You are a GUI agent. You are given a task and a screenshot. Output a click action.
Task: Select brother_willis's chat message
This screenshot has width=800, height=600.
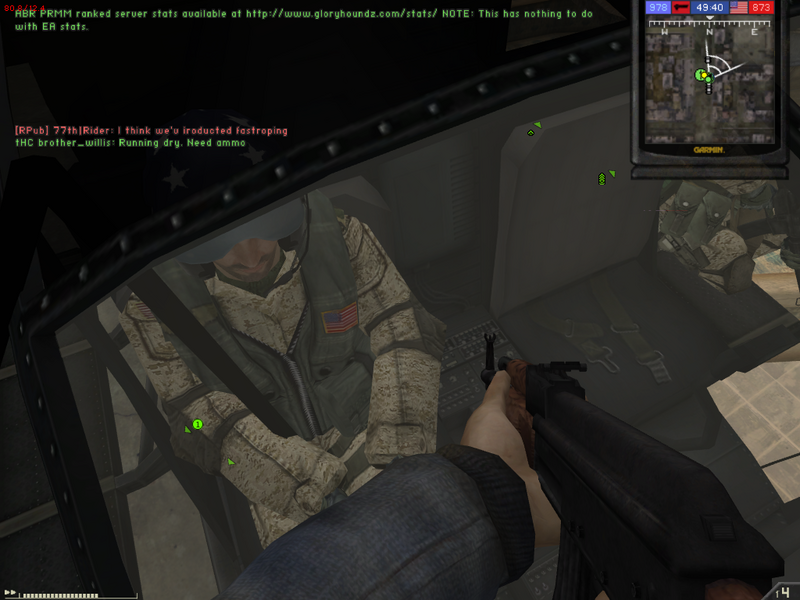(x=130, y=143)
